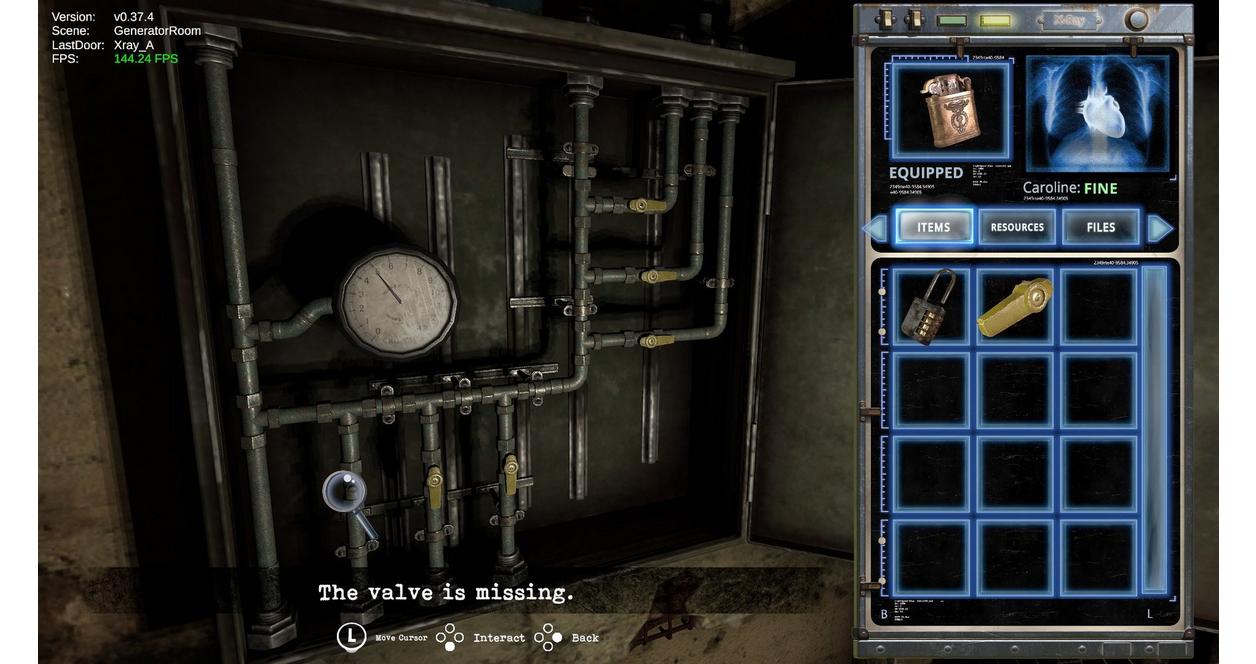The height and width of the screenshot is (664, 1256).
Task: Click the left arrow beside Items
Action: [x=874, y=228]
